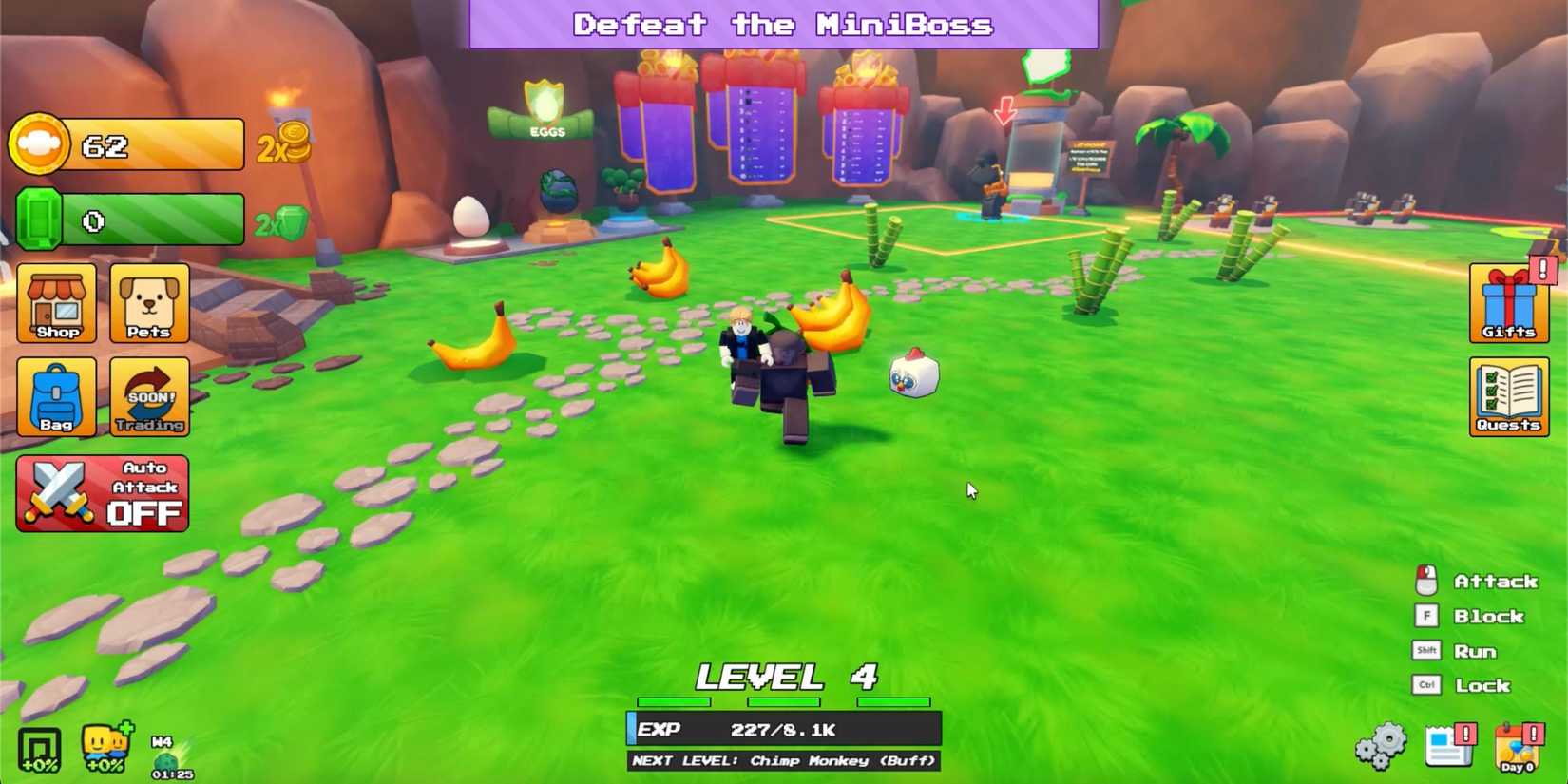Image resolution: width=1568 pixels, height=784 pixels.
Task: View the Trading coming soon panel
Action: click(149, 396)
